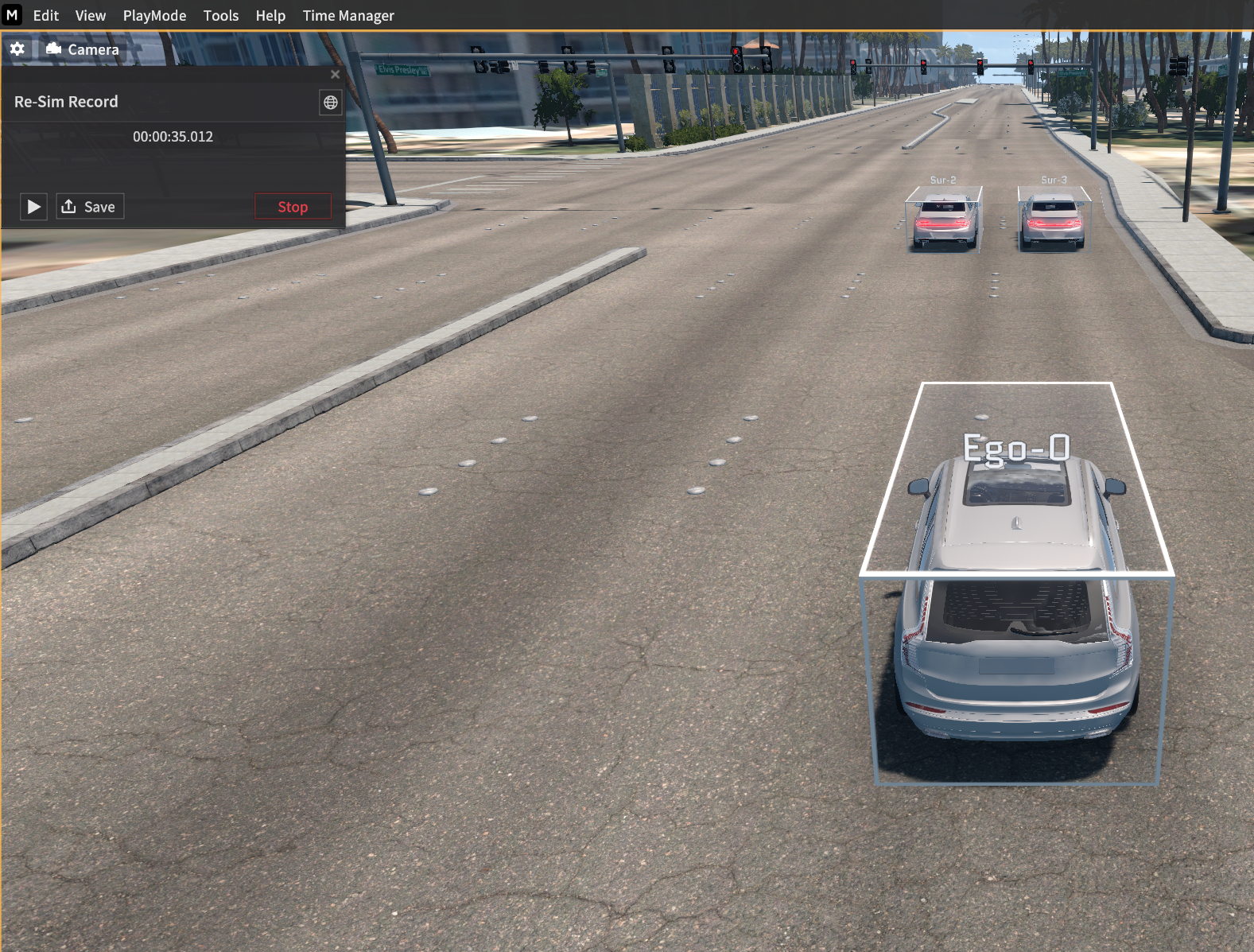Open the PlayMode menu
The width and height of the screenshot is (1254, 952).
[154, 16]
